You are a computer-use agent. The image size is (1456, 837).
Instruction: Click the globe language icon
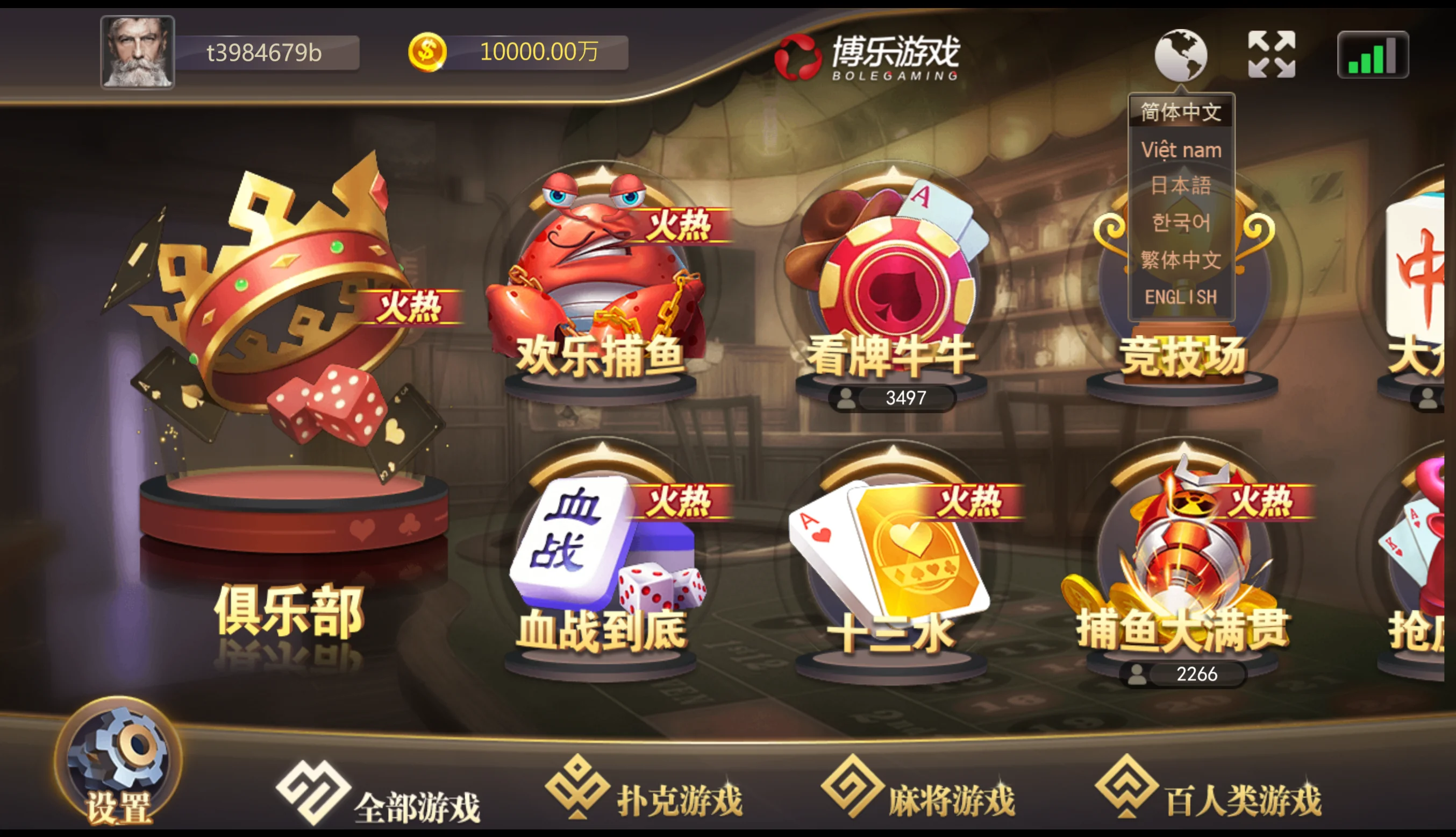[x=1180, y=55]
